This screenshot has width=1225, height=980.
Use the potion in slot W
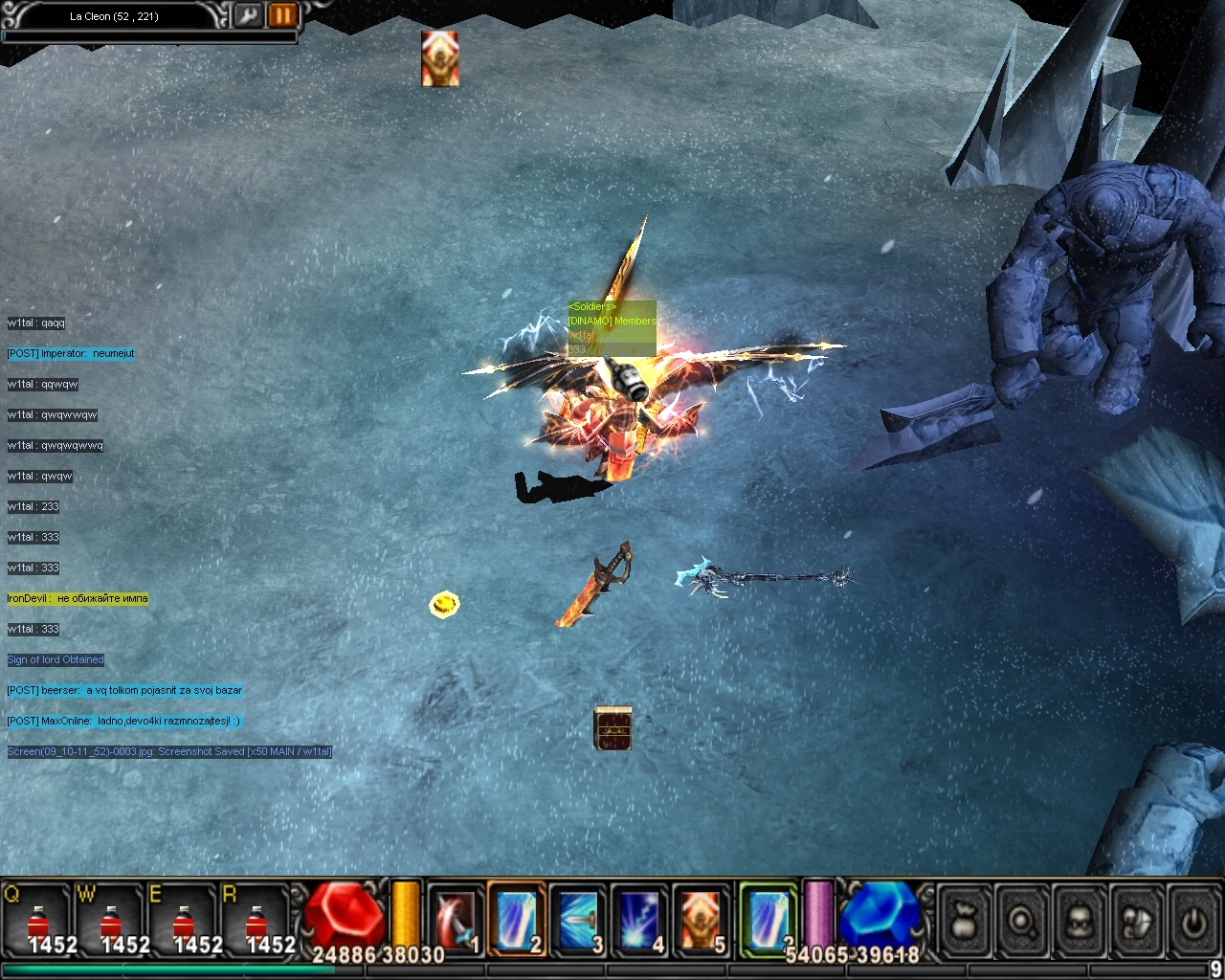111,924
